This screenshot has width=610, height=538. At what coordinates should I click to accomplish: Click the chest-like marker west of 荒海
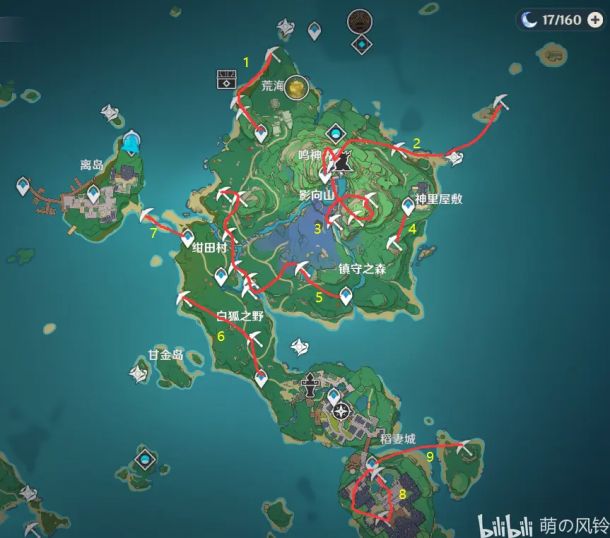(227, 79)
